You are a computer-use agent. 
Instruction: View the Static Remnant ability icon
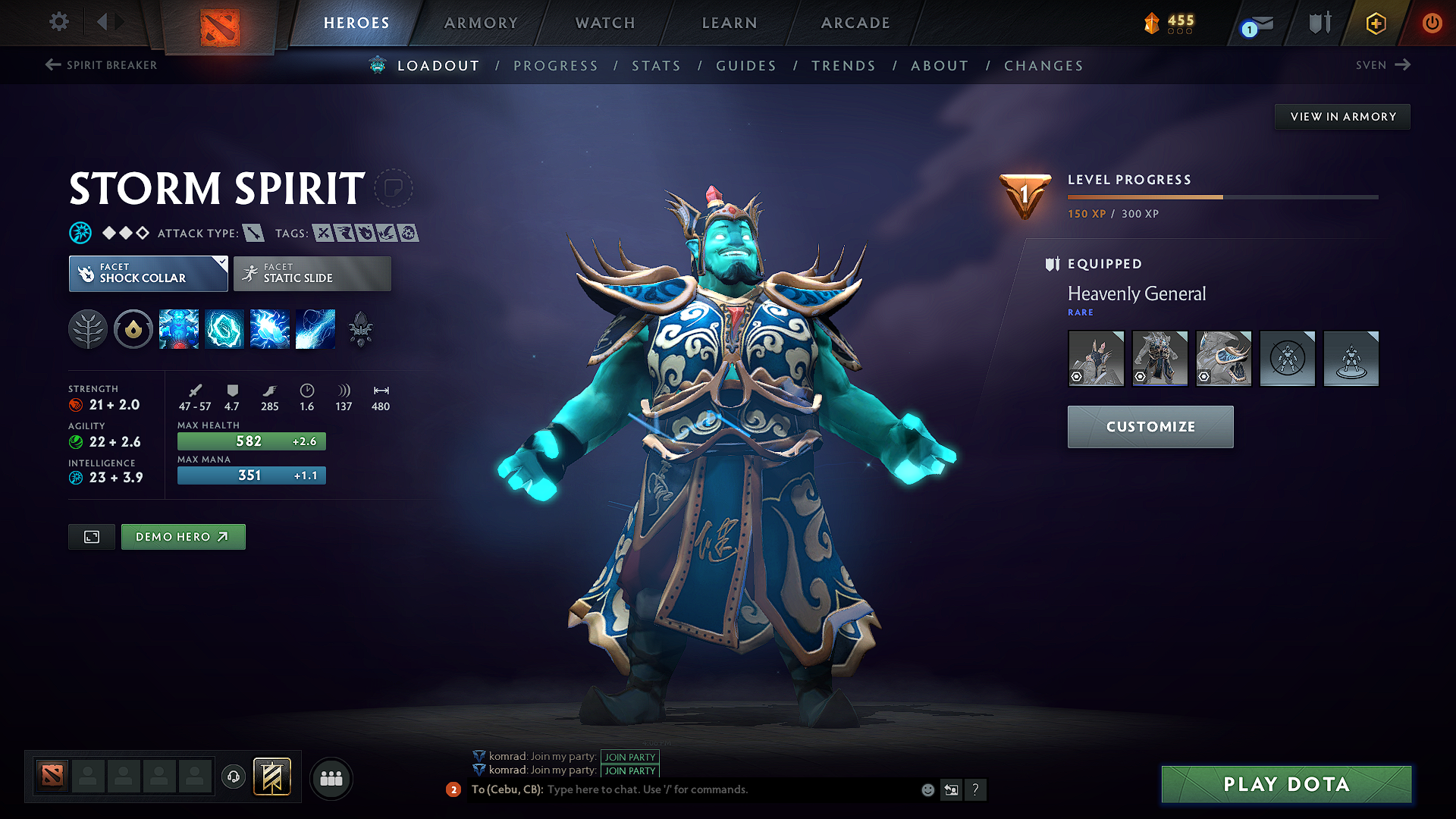click(179, 328)
